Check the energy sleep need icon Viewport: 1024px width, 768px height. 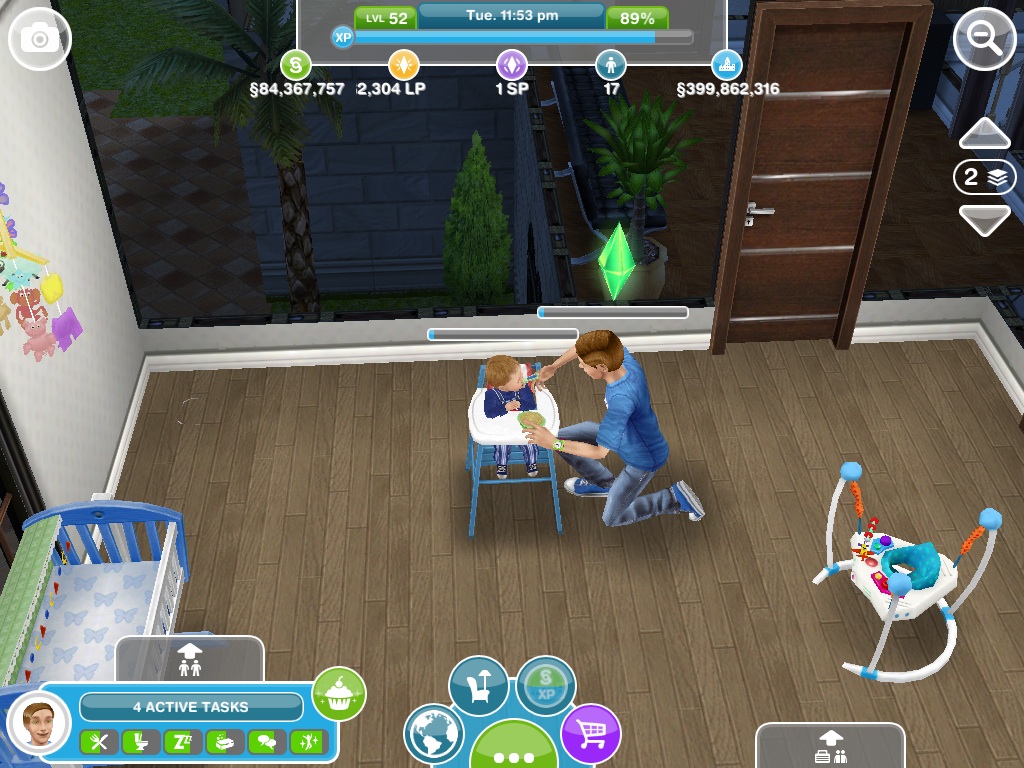click(177, 741)
